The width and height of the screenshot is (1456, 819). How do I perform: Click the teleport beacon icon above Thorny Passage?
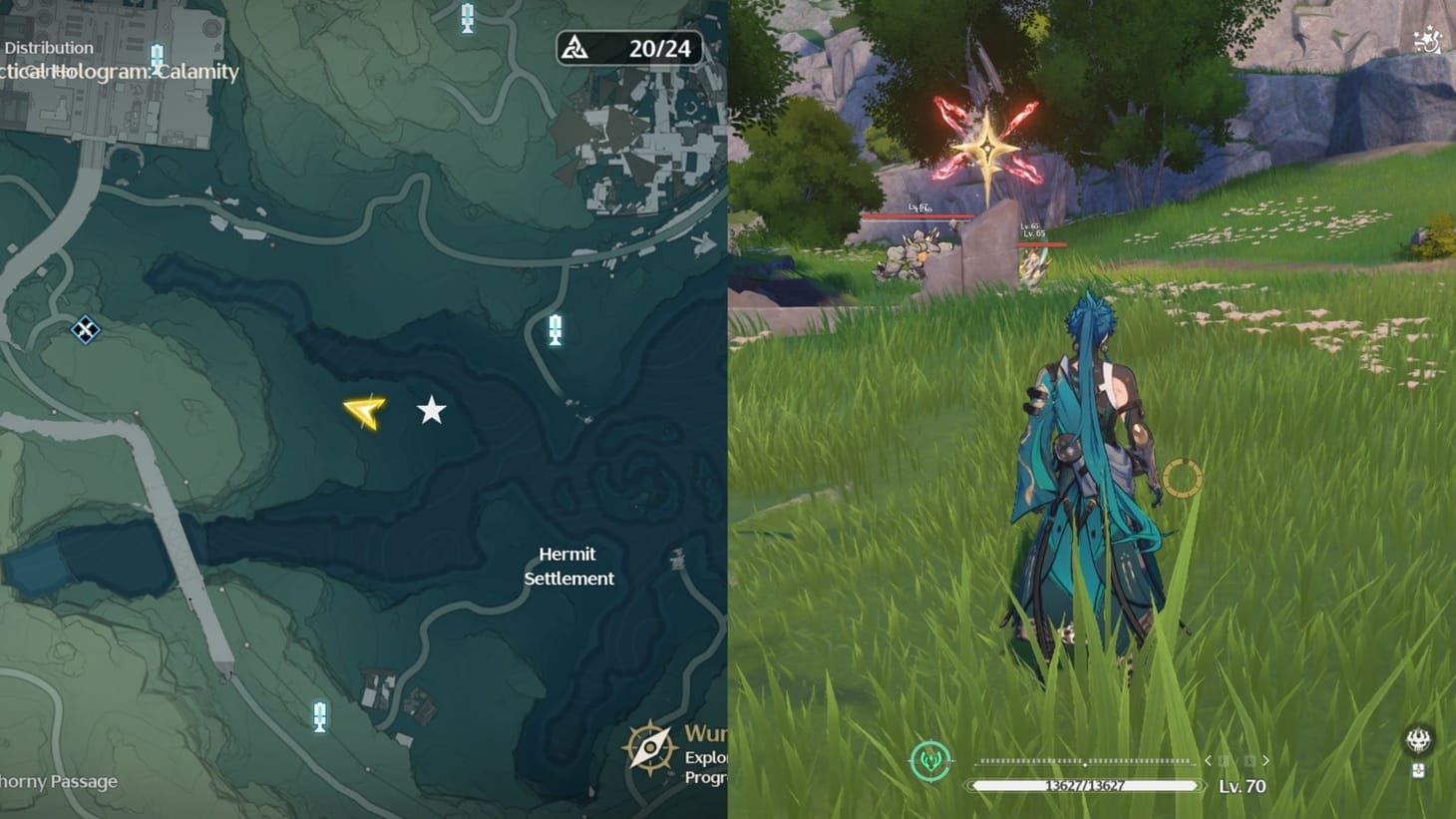[x=320, y=716]
